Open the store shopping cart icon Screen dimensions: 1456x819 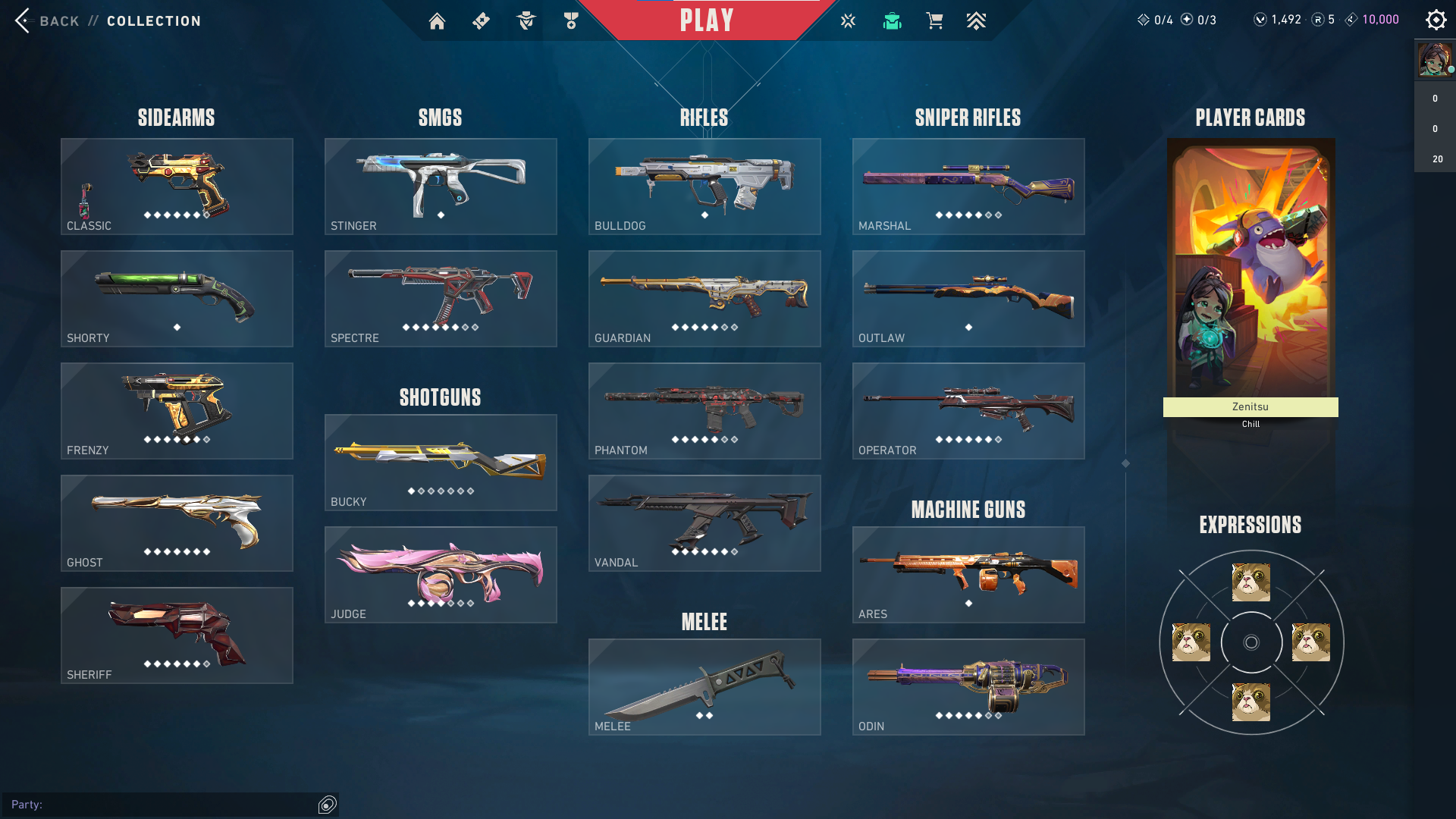point(934,21)
